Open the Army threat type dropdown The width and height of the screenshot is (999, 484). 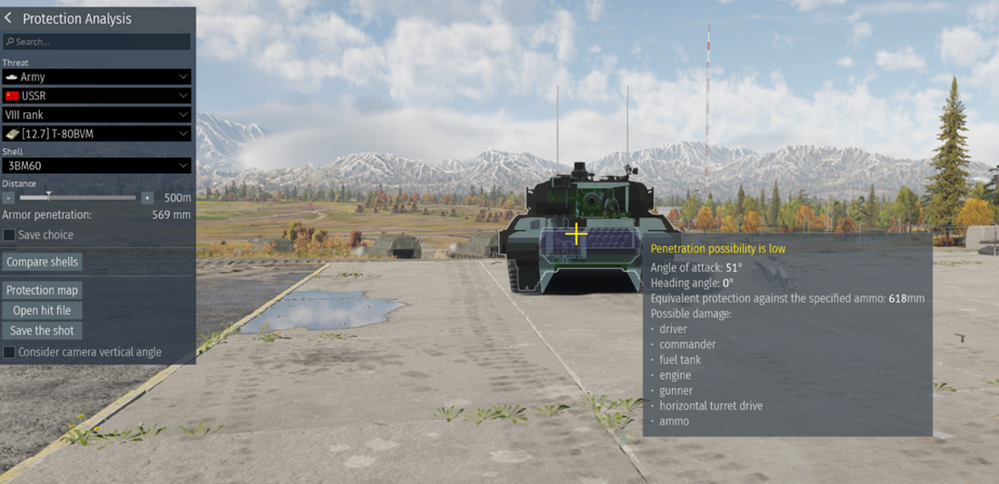click(96, 76)
